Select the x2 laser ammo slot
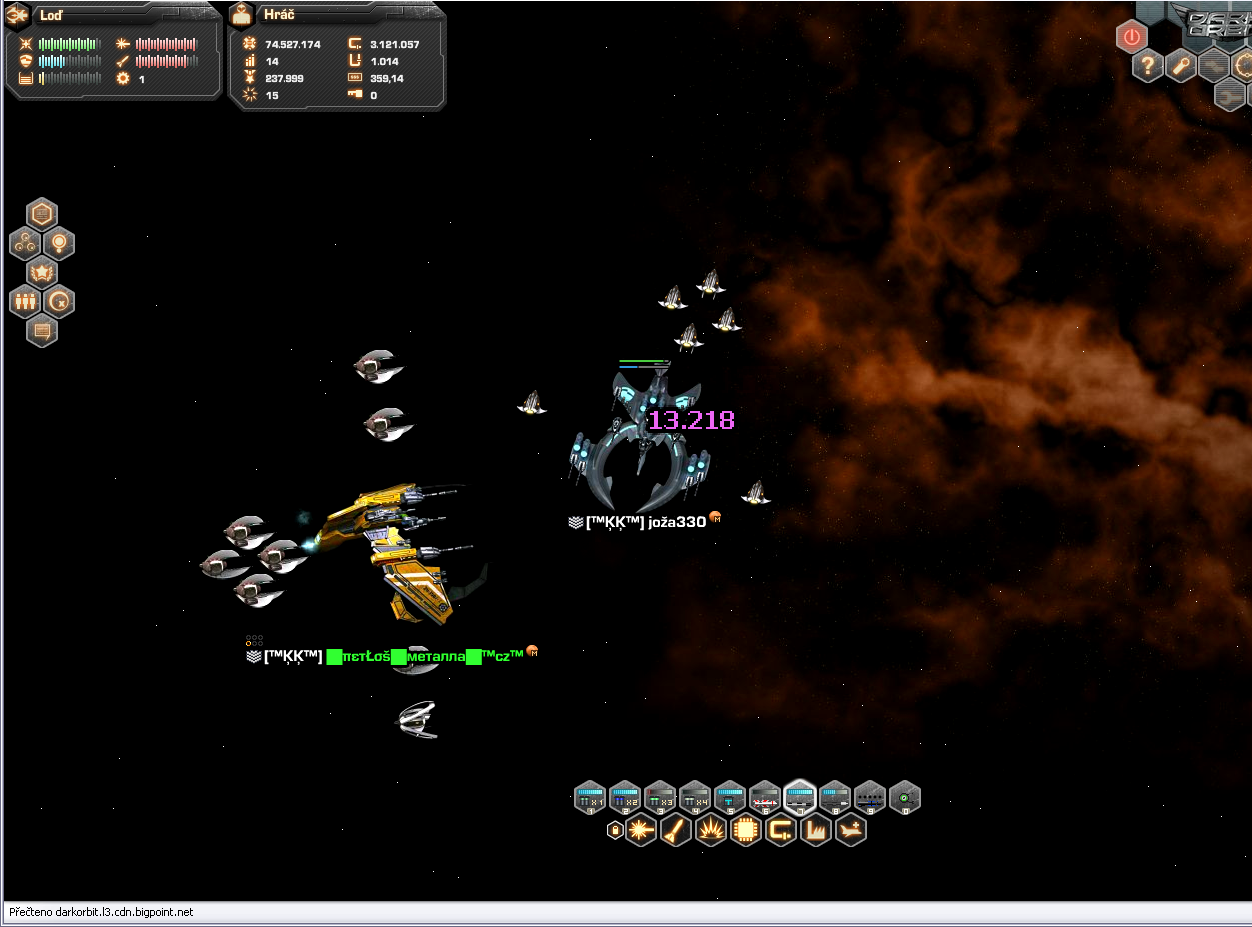This screenshot has width=1252, height=927. 625,797
